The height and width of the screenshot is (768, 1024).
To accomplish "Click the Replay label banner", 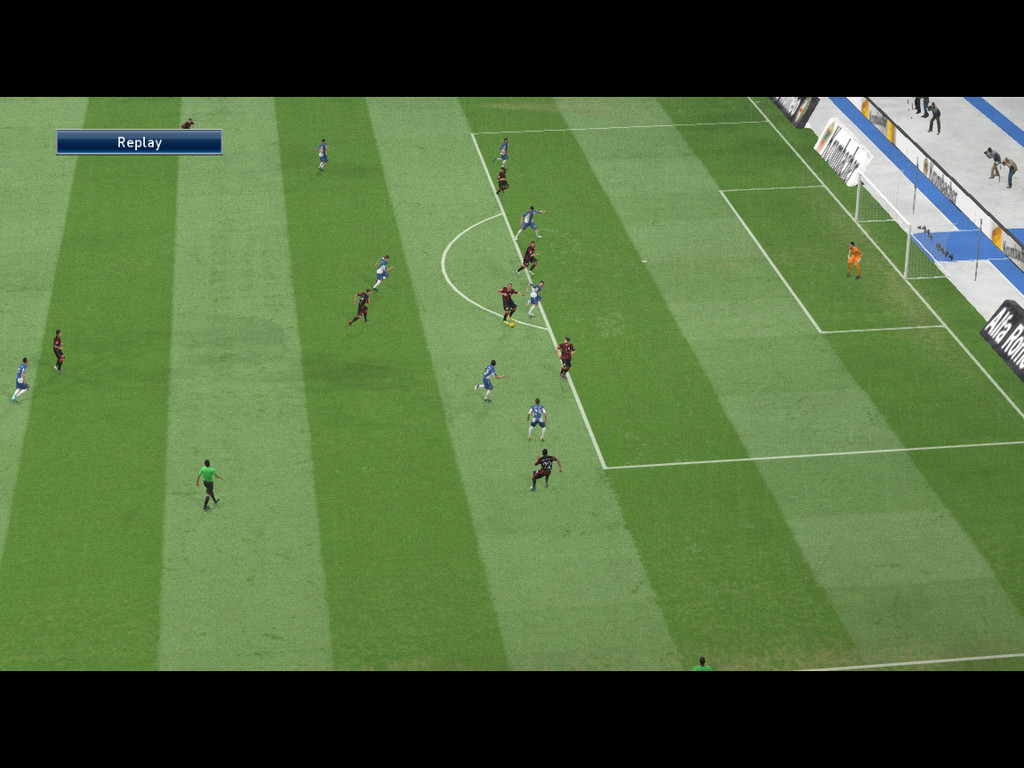I will coord(139,142).
